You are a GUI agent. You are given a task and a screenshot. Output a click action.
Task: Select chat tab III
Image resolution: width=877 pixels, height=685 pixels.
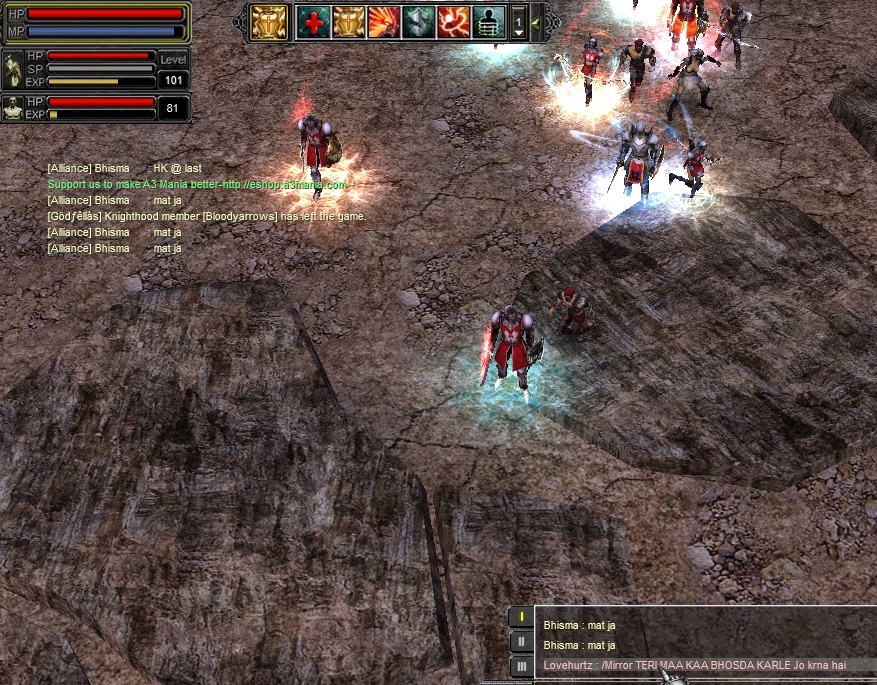(x=521, y=666)
